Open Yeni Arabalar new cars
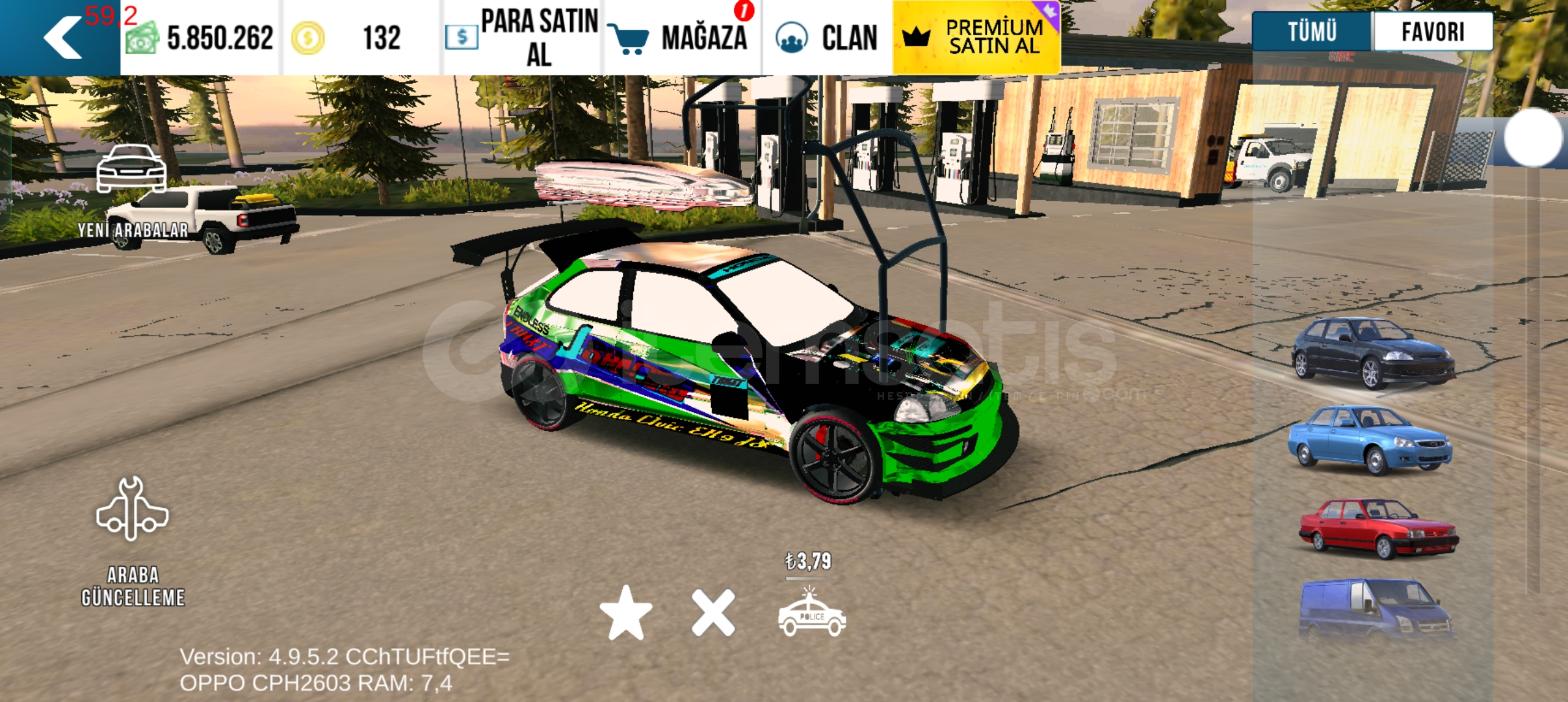This screenshot has height=702, width=1568. point(132,192)
